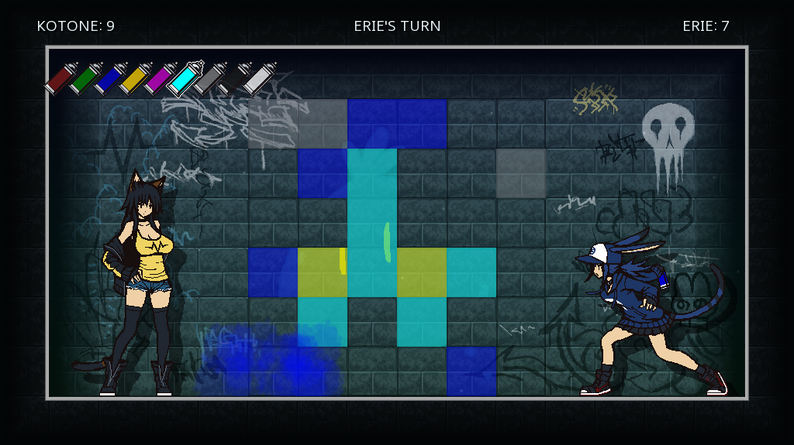794x445 pixels.
Task: Select the black spray paint can
Action: click(235, 78)
